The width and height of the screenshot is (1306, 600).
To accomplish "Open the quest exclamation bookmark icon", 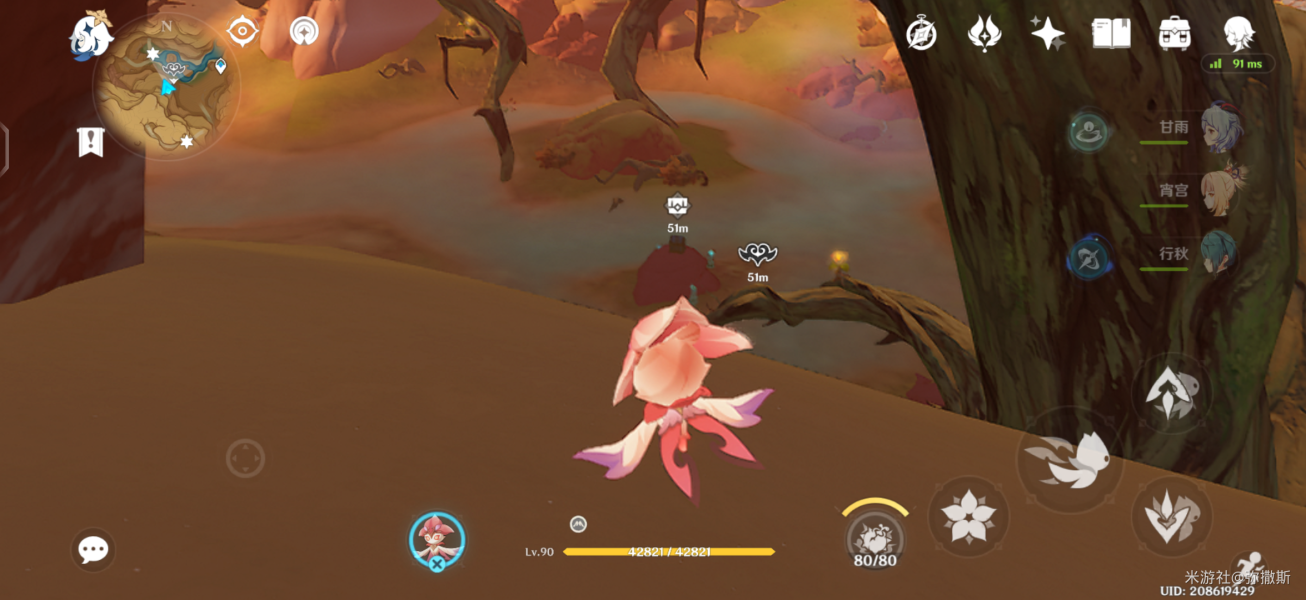I will 91,142.
